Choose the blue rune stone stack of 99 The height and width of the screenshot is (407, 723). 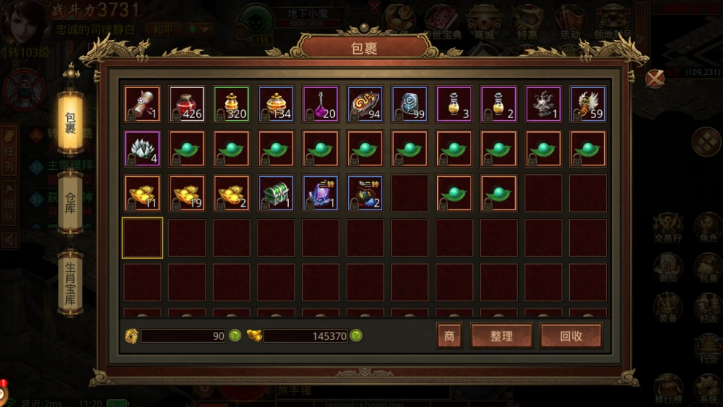pyautogui.click(x=409, y=104)
